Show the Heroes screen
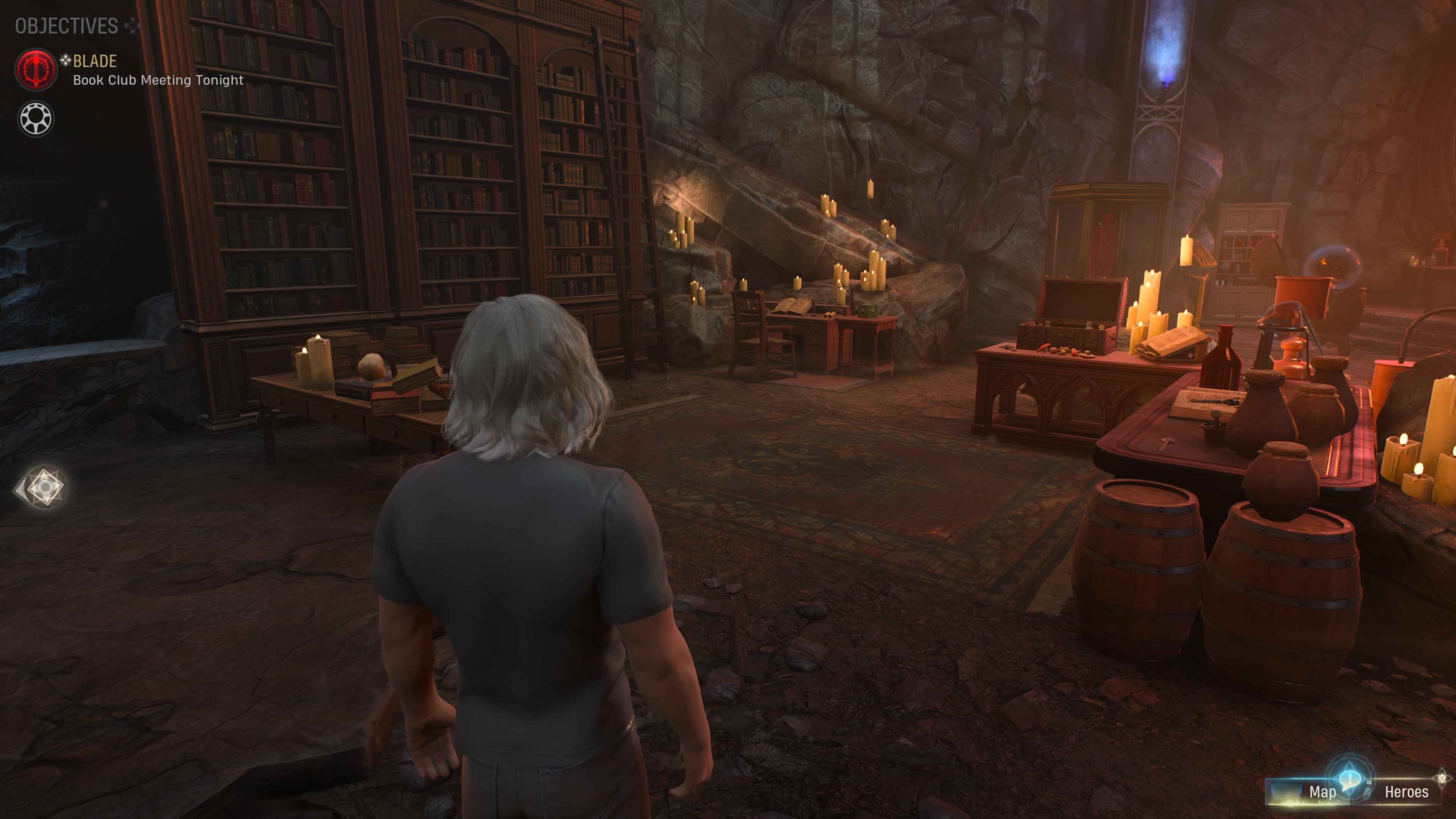The image size is (1456, 819). point(1406,792)
